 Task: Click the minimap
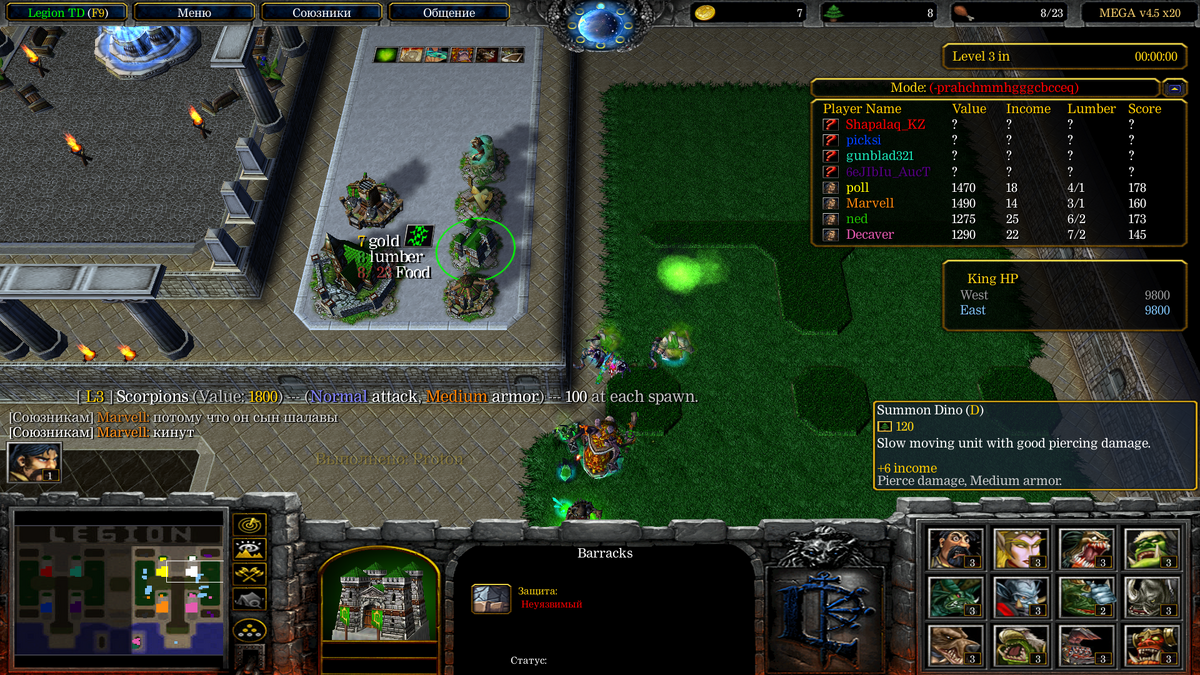[x=117, y=585]
